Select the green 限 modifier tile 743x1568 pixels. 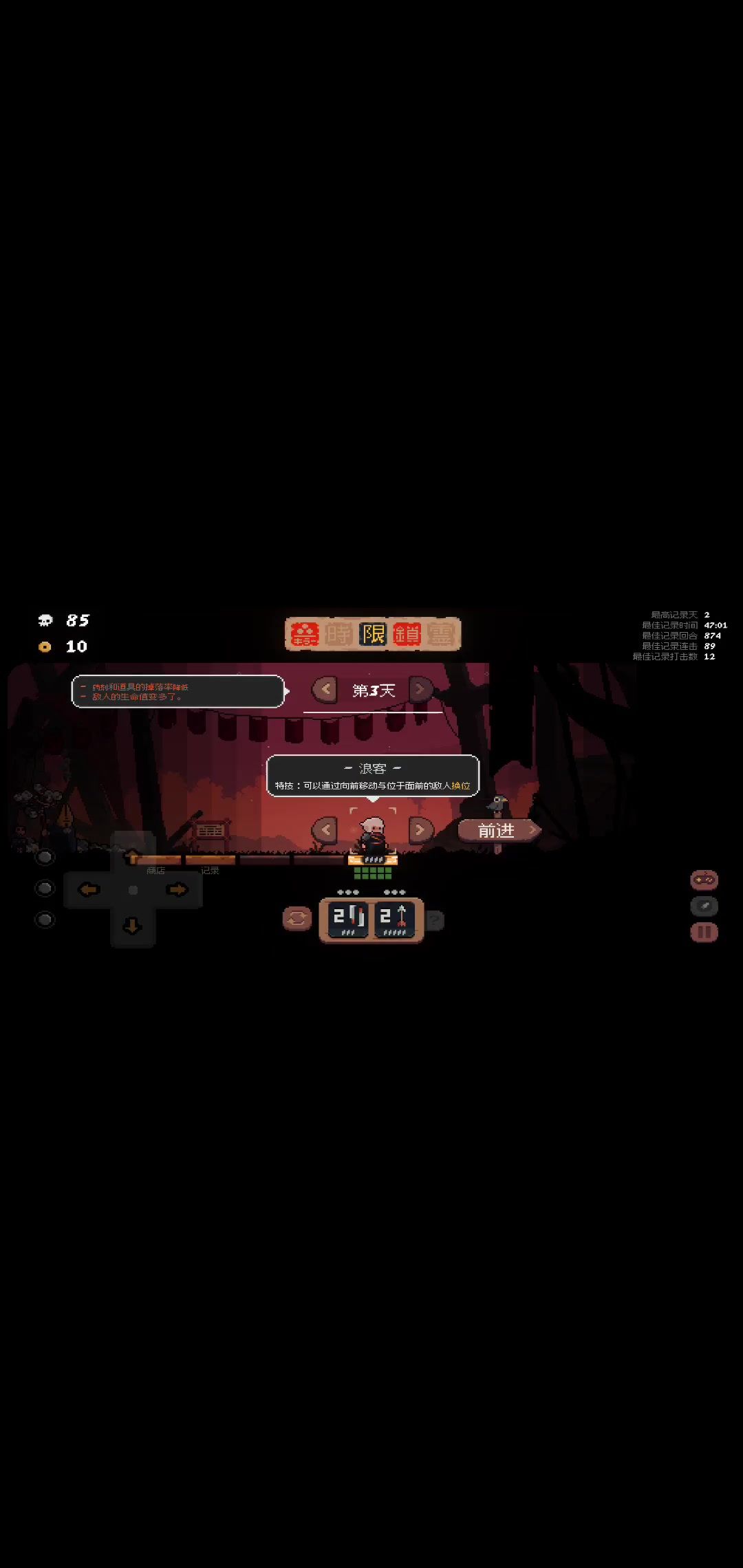coord(373,634)
